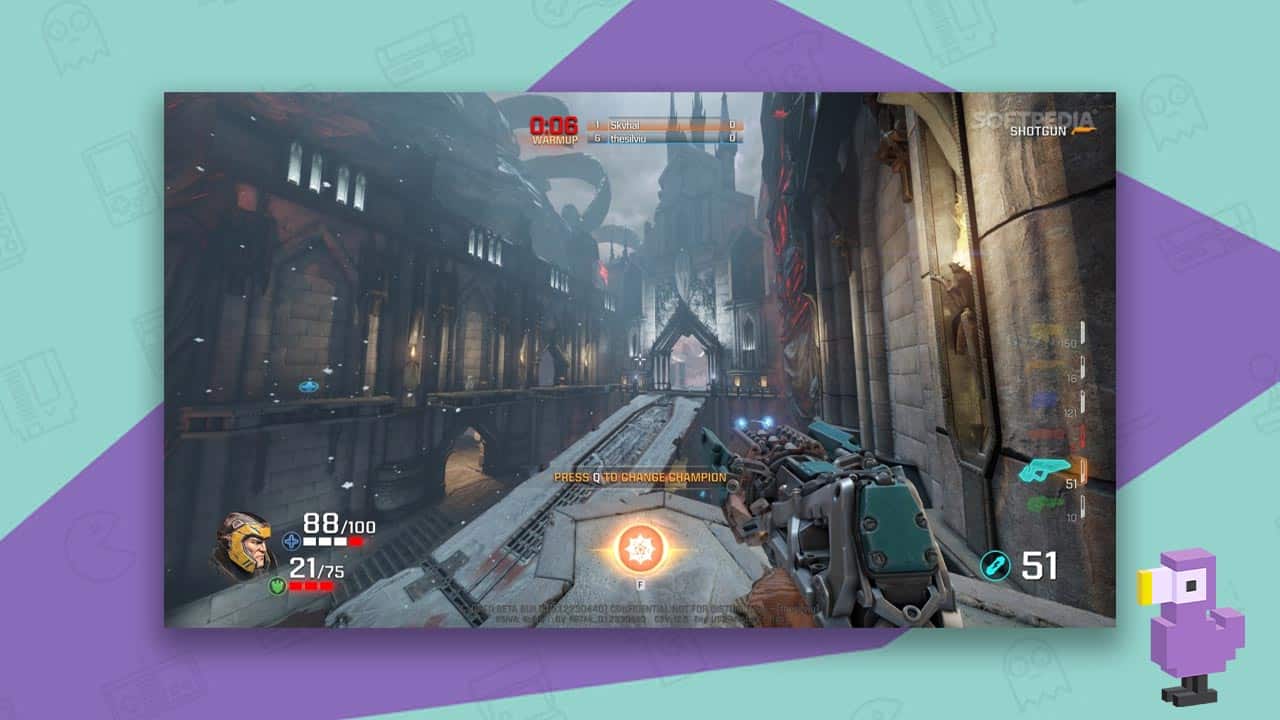Viewport: 1280px width, 720px height.
Task: Click the red health bar segment under 88/100
Action: [x=356, y=540]
